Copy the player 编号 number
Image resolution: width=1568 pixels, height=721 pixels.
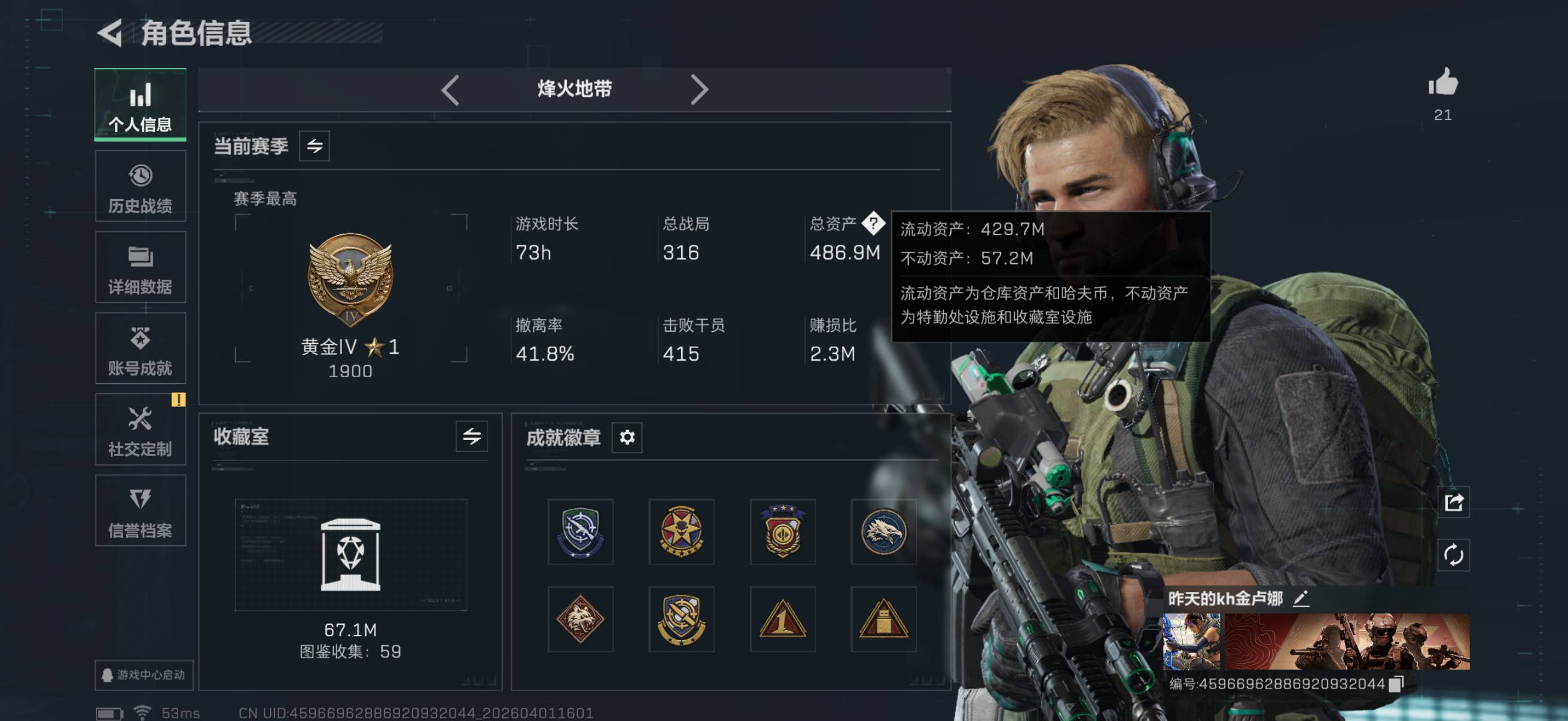click(x=1396, y=684)
